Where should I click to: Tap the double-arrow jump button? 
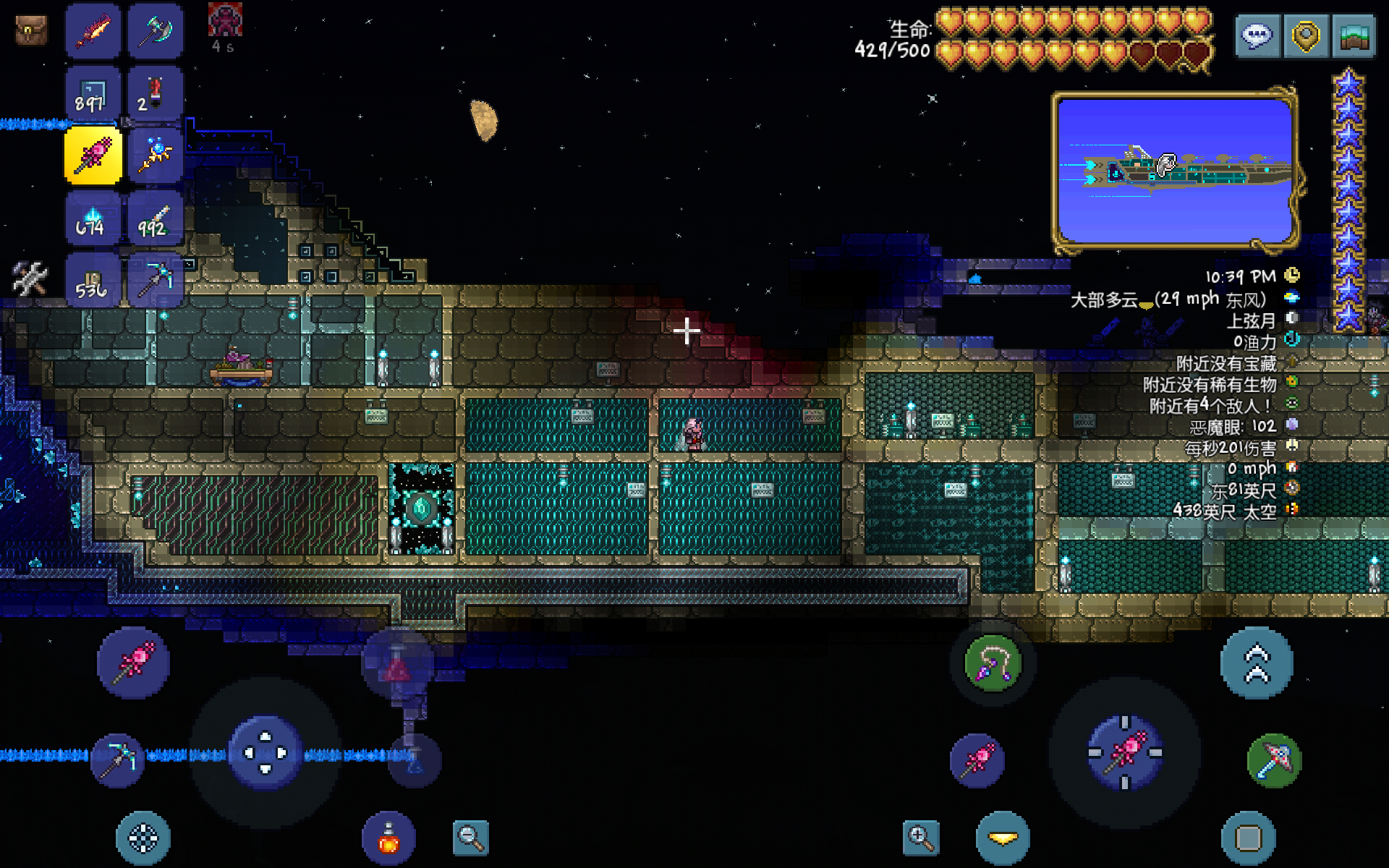[x=1257, y=663]
